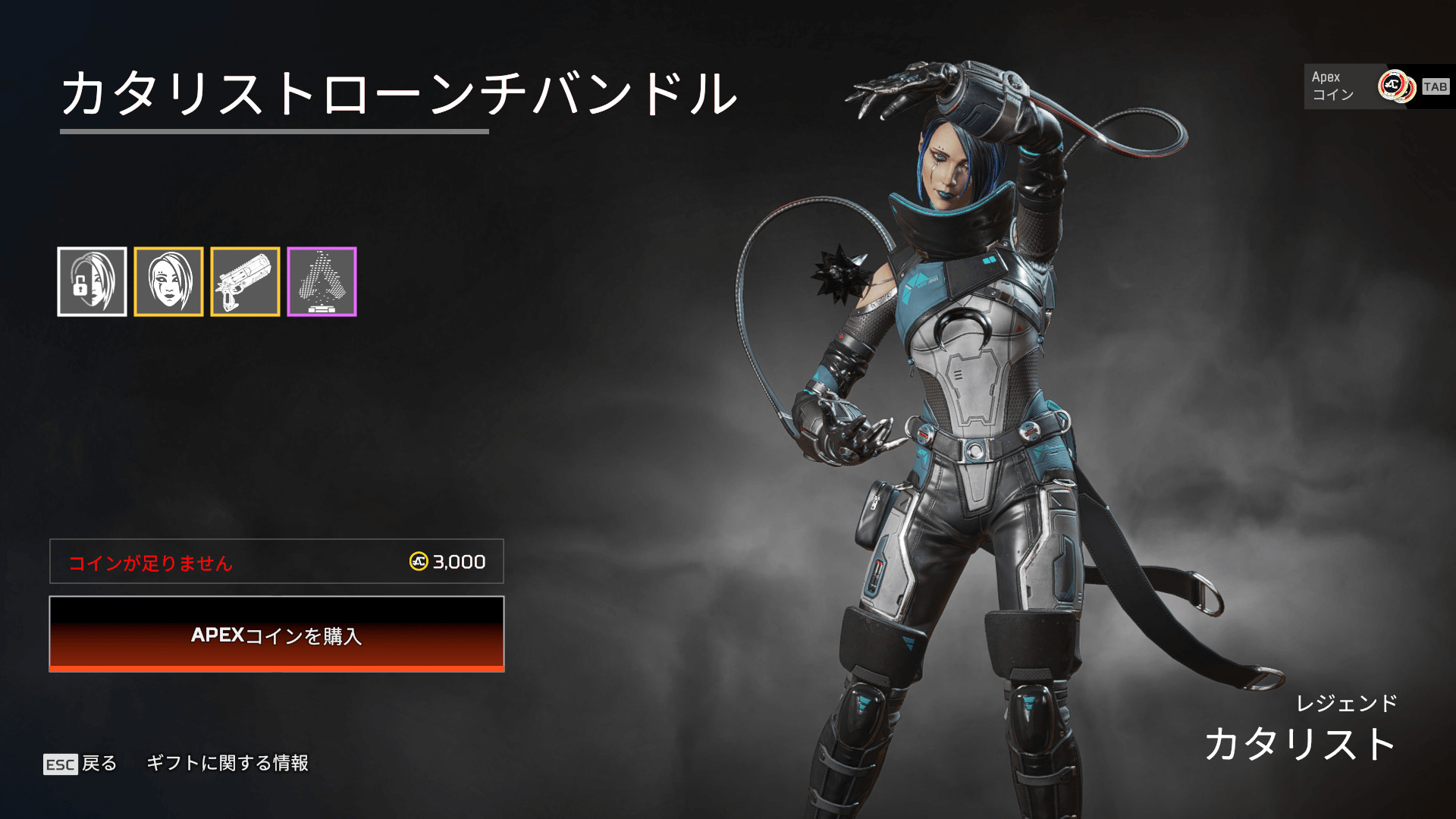Preview the gold-framed pistol weapon skin
This screenshot has height=819, width=1456.
tap(245, 281)
